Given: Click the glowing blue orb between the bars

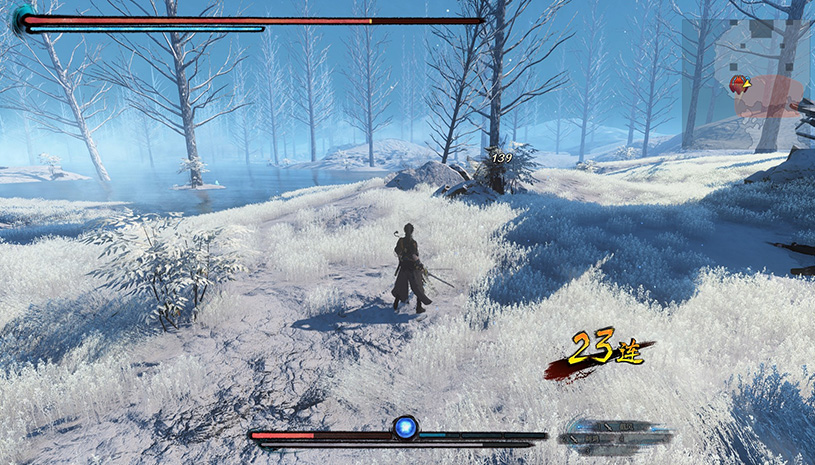Looking at the screenshot, I should pyautogui.click(x=405, y=428).
